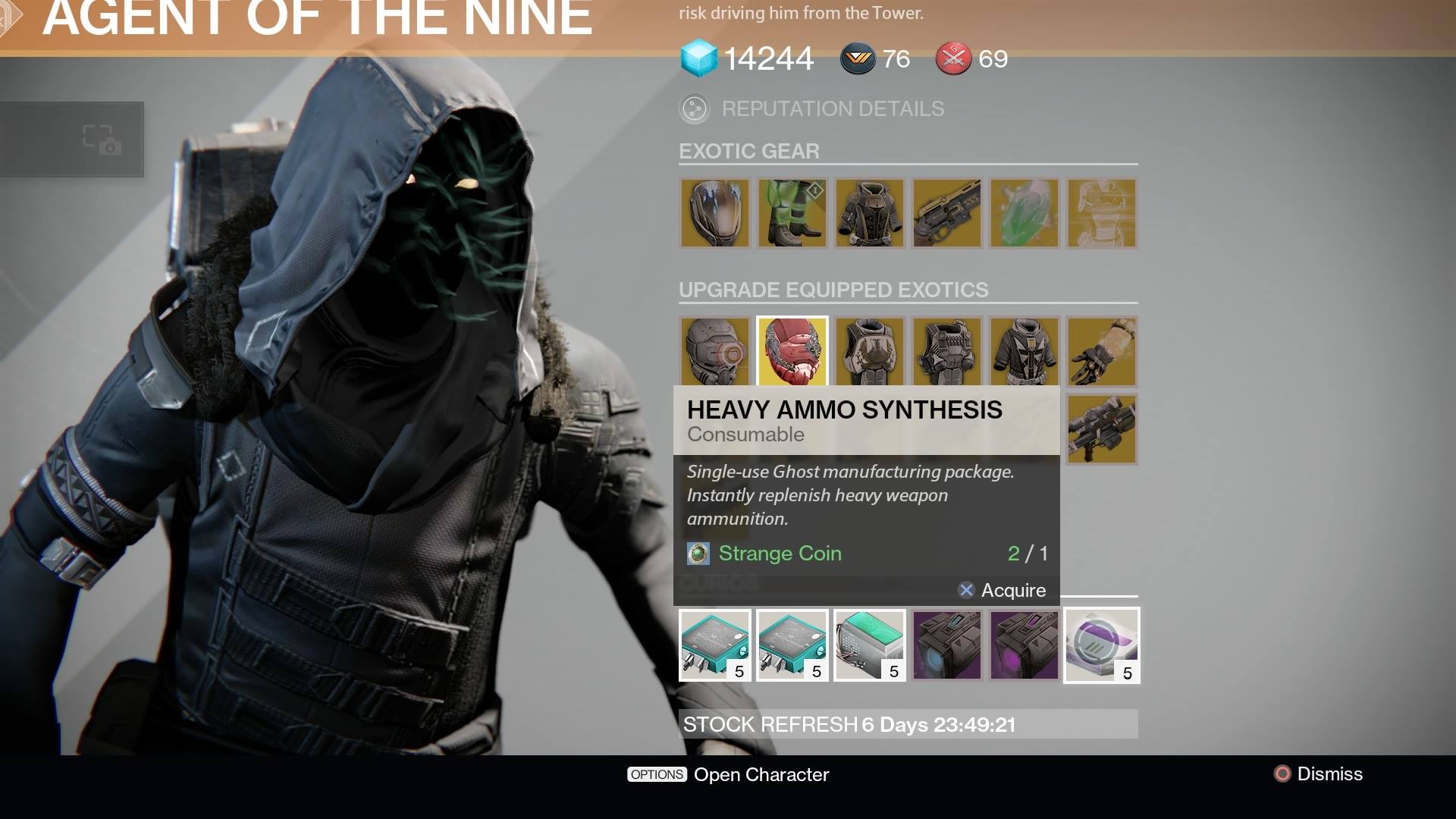Open the exotic chest armor item
The width and height of the screenshot is (1456, 819).
[x=870, y=214]
